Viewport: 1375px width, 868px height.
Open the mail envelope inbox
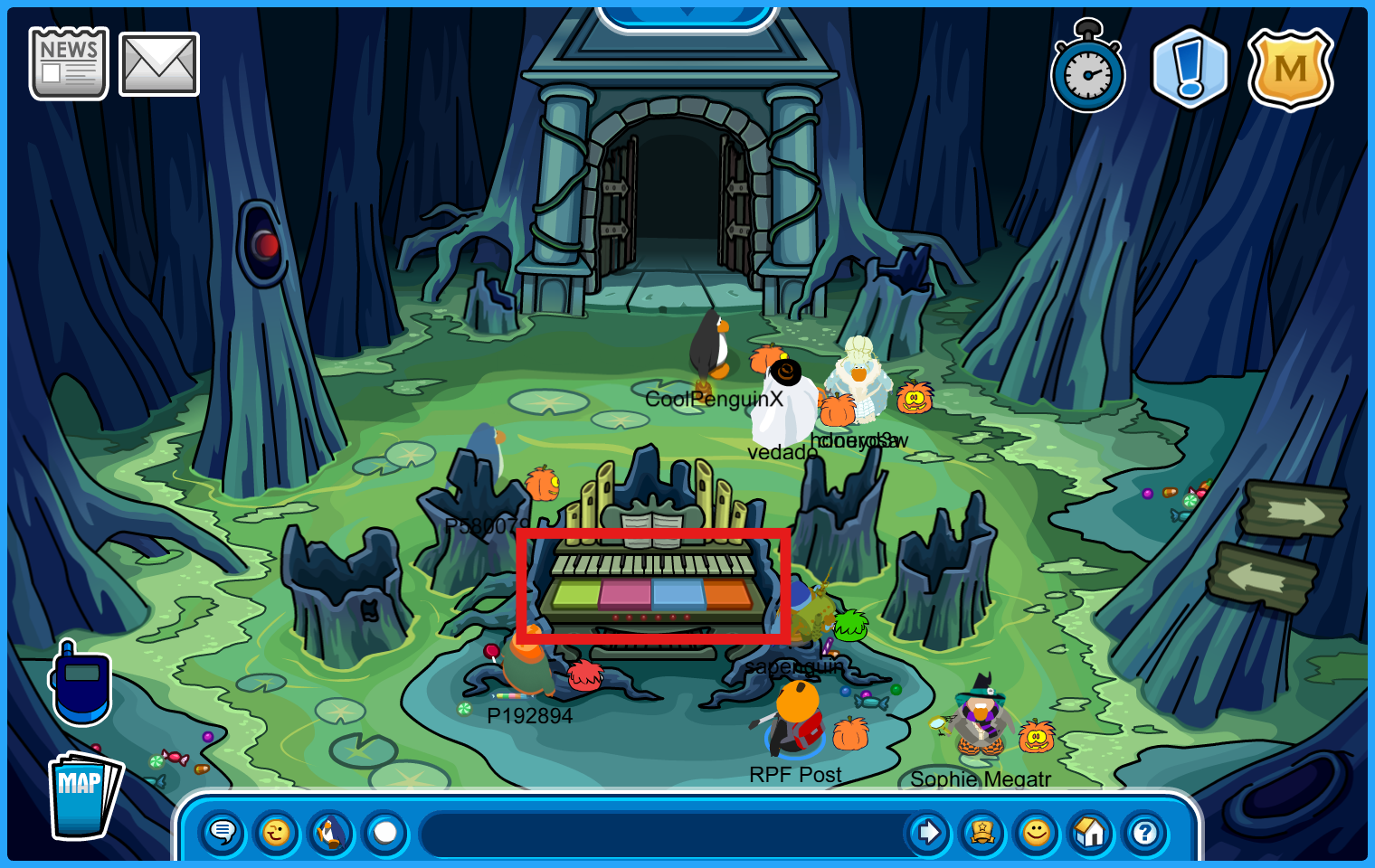click(x=159, y=64)
